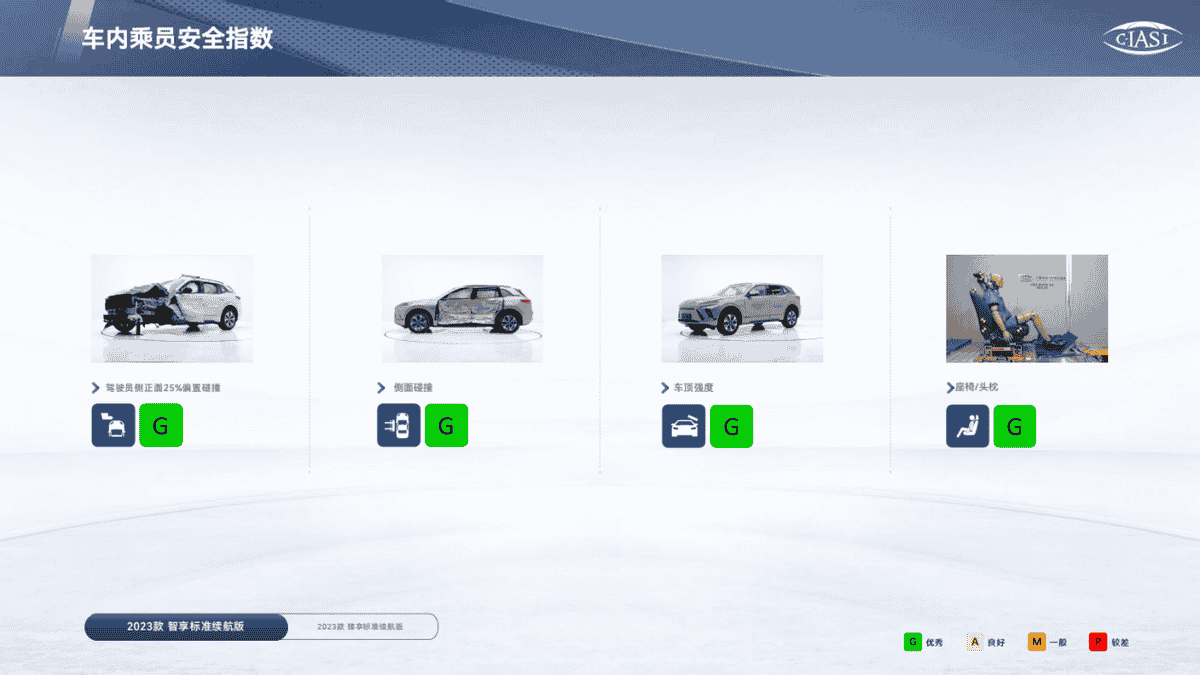Click the 25% offset frontal crash icon
The image size is (1200, 675).
(x=114, y=426)
